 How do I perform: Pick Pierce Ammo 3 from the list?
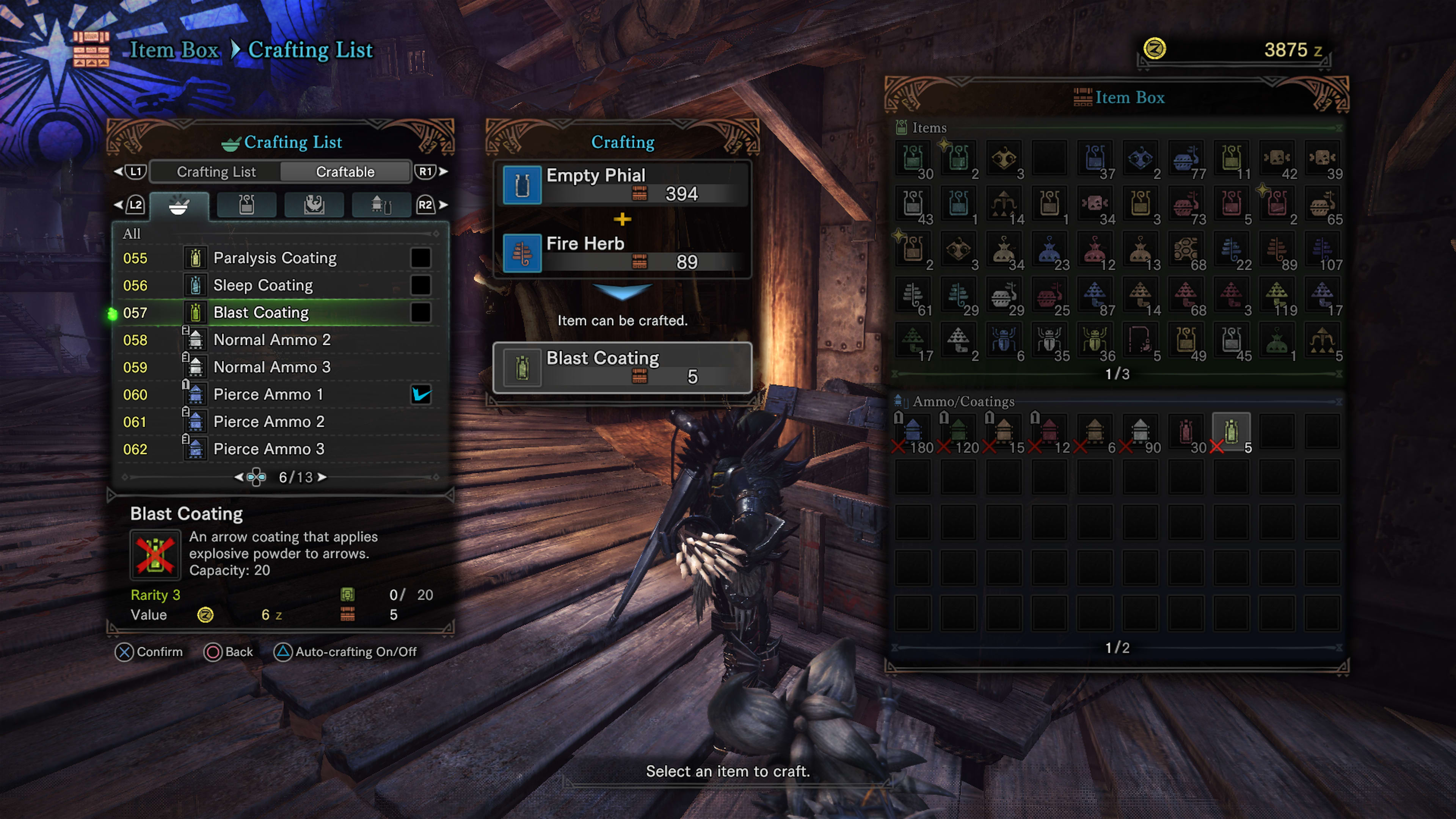[x=269, y=449]
